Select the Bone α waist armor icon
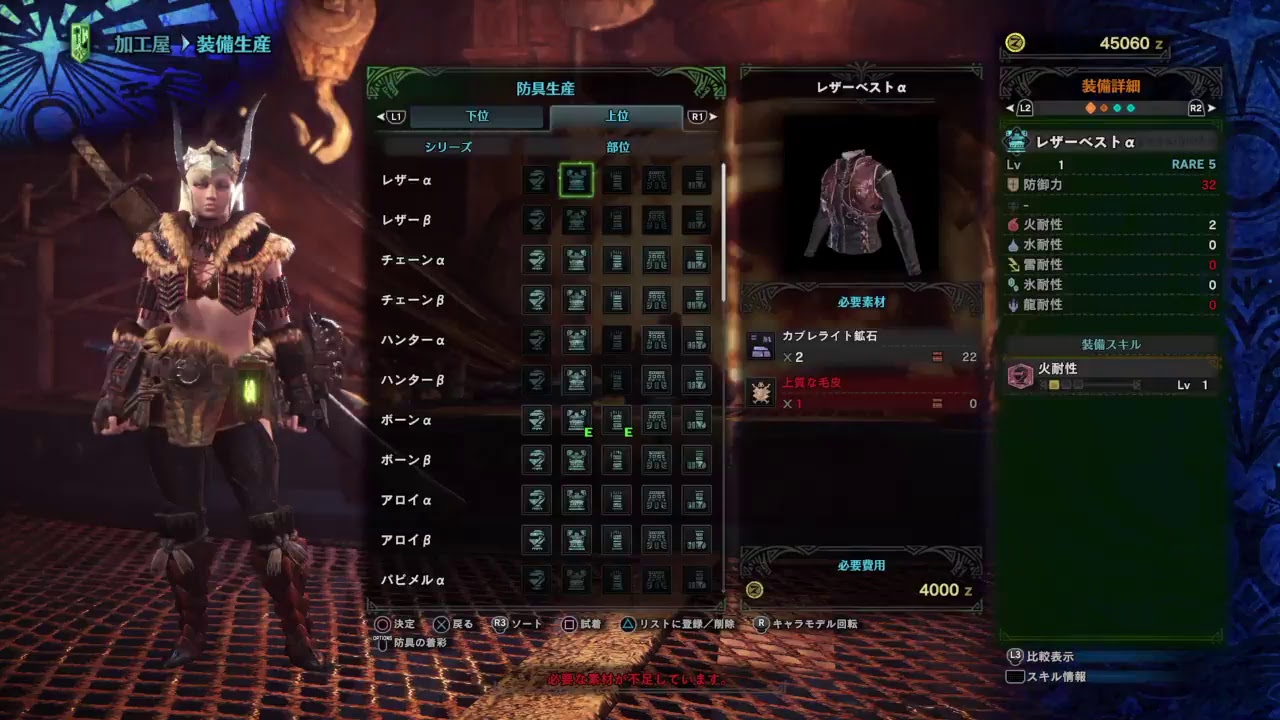The height and width of the screenshot is (720, 1280). tap(657, 420)
